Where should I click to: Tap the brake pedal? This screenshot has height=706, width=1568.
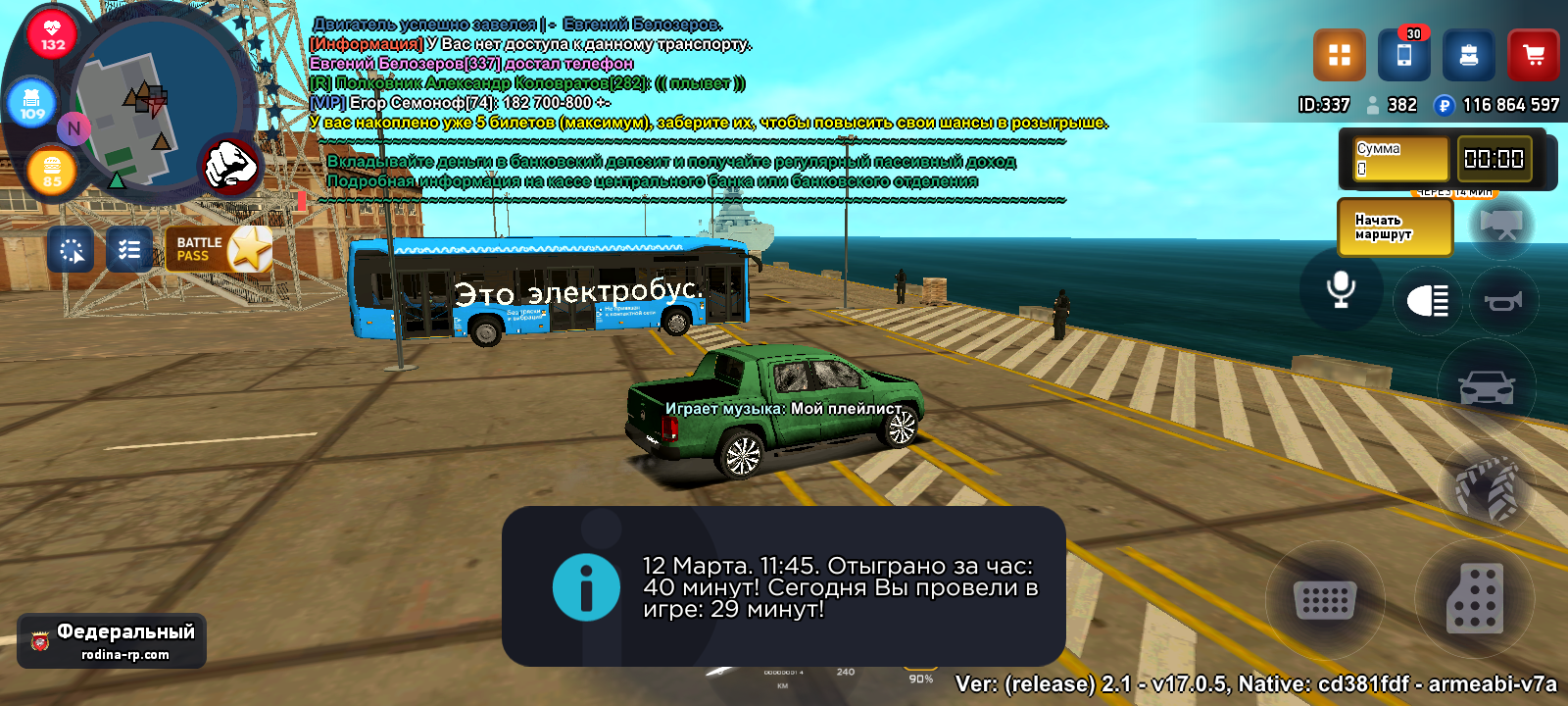coord(1325,599)
